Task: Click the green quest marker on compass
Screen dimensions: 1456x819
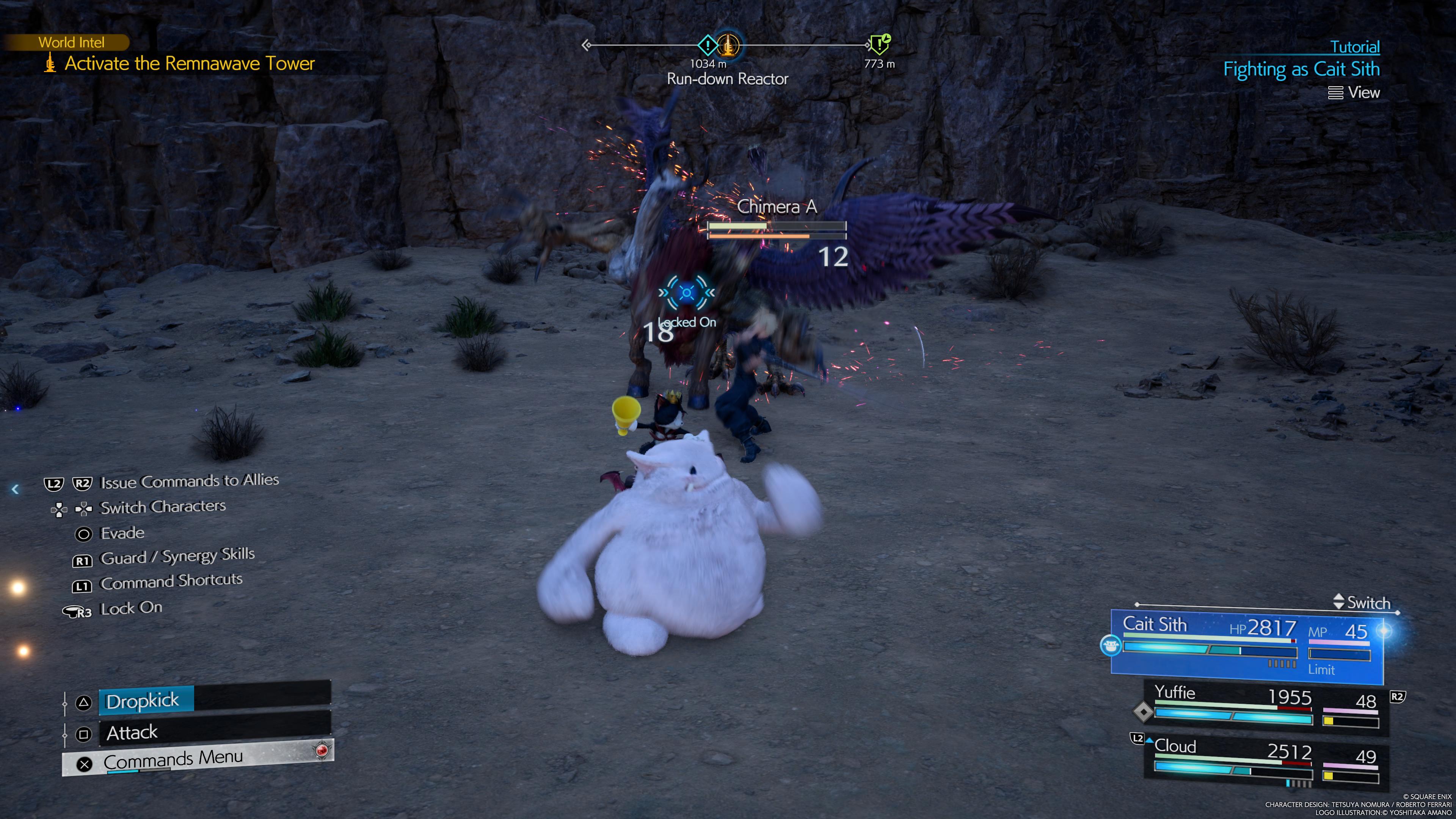Action: 879,44
